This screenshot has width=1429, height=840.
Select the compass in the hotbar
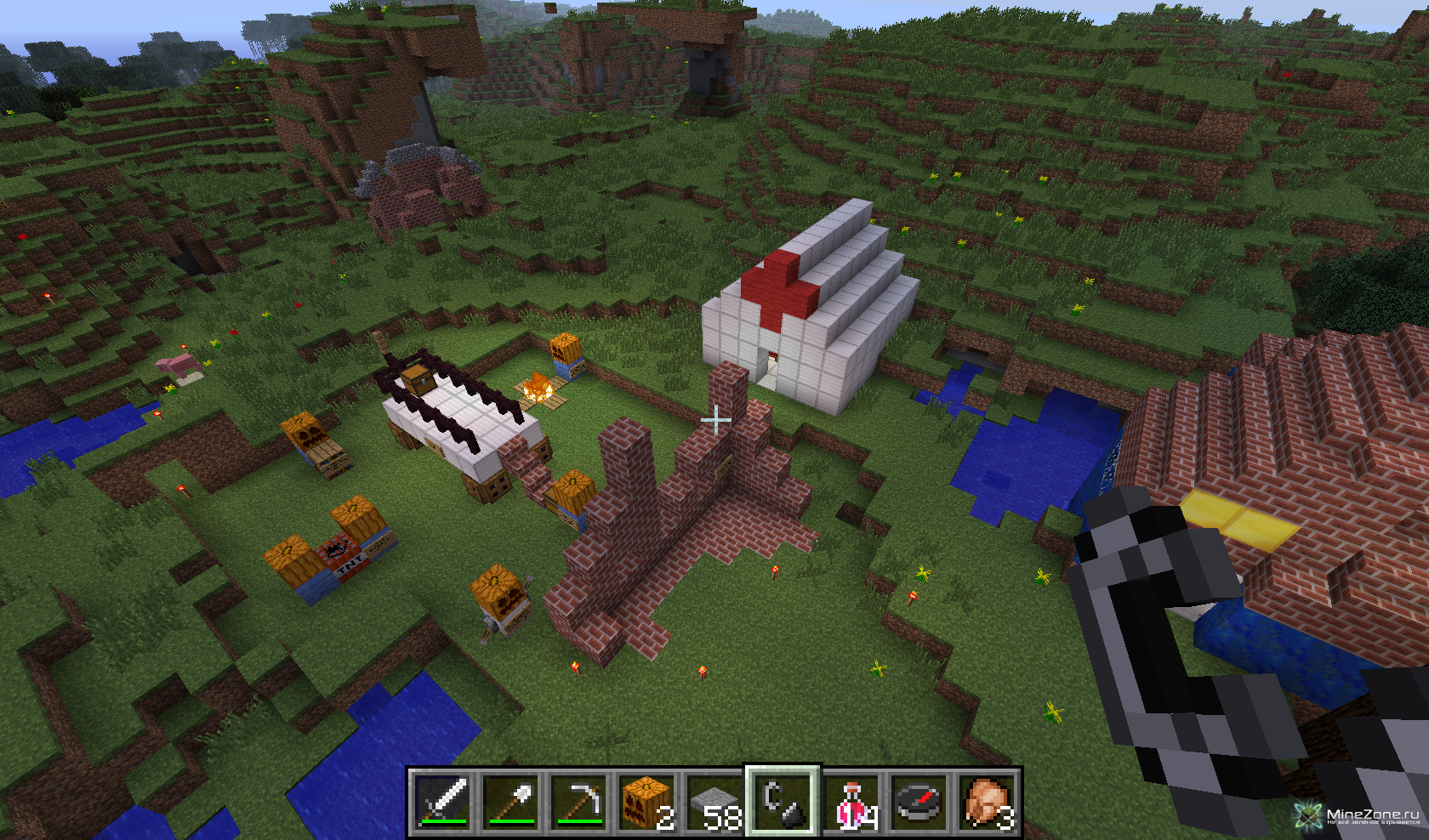(919, 801)
